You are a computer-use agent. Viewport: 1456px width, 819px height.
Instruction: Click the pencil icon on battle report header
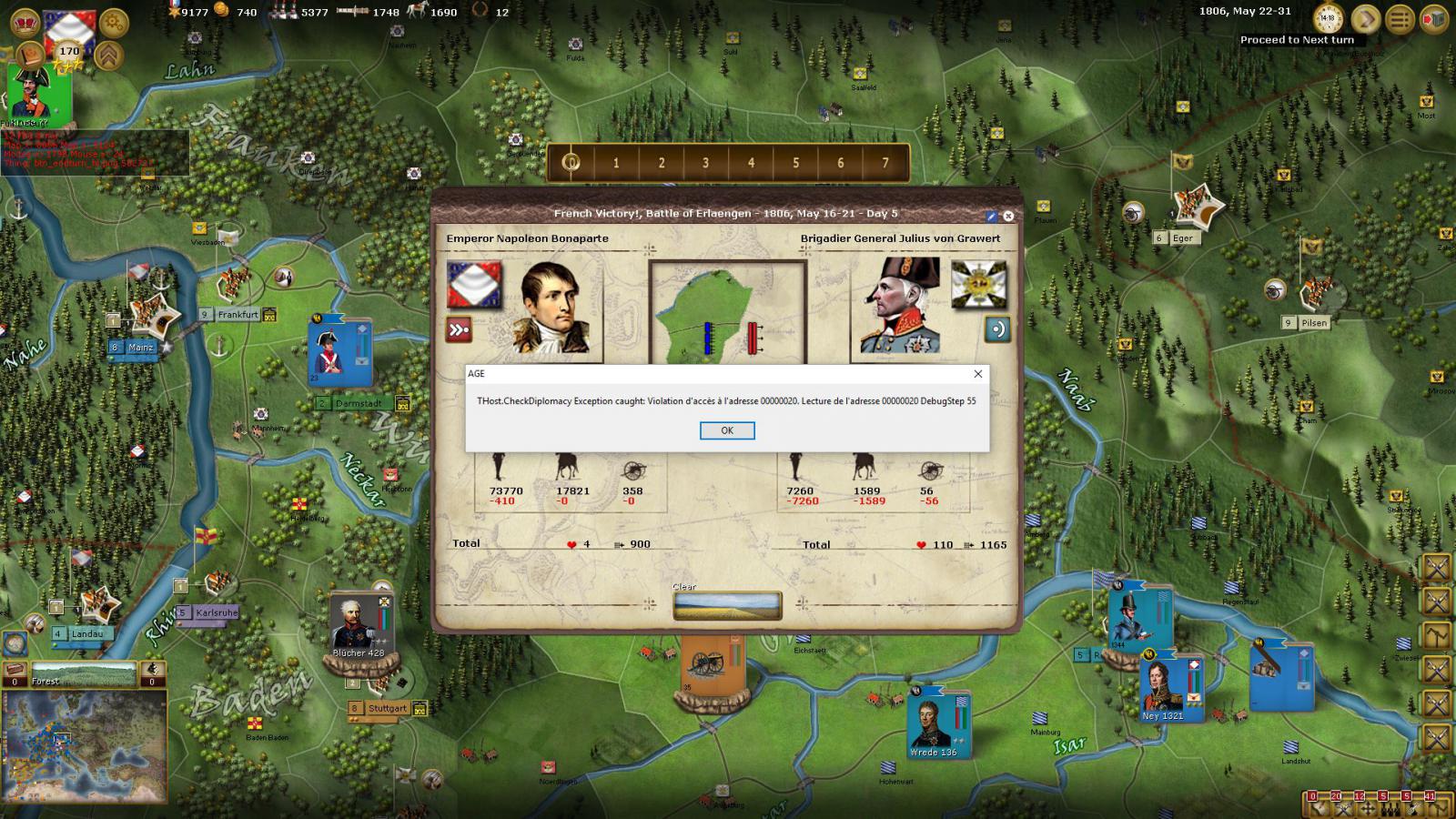tap(992, 217)
